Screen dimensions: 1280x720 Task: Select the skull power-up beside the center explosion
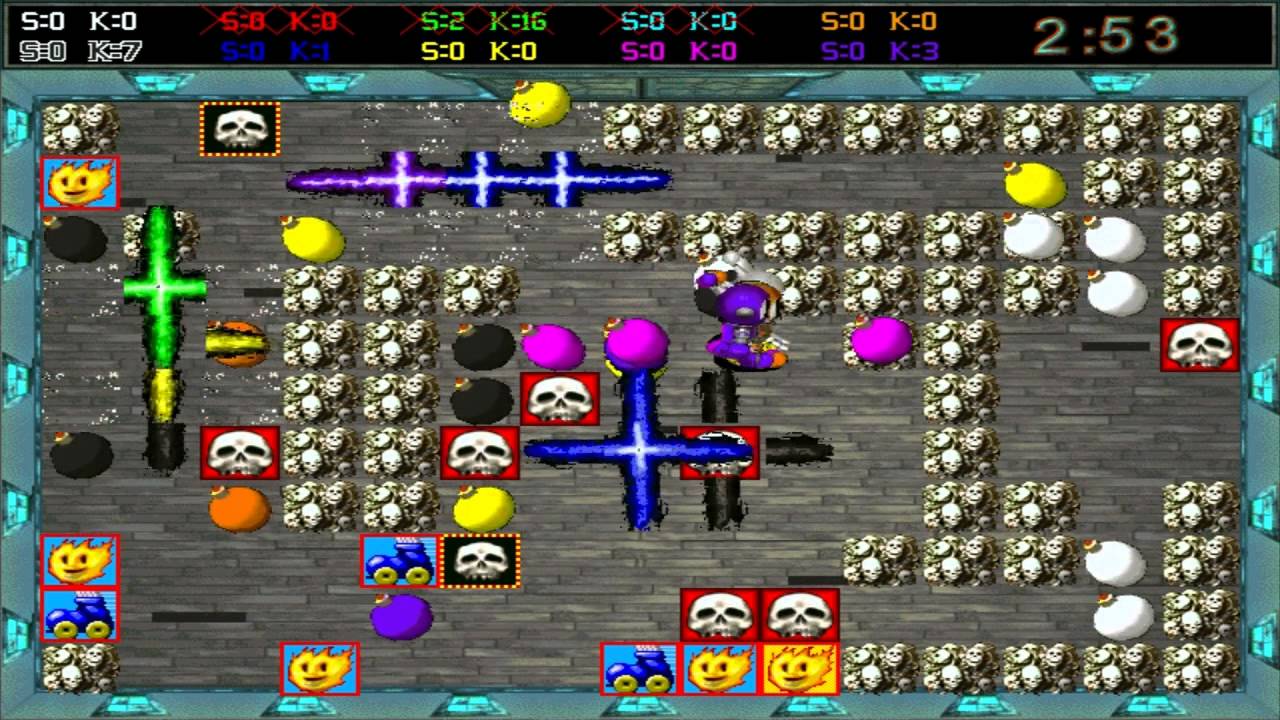[719, 450]
